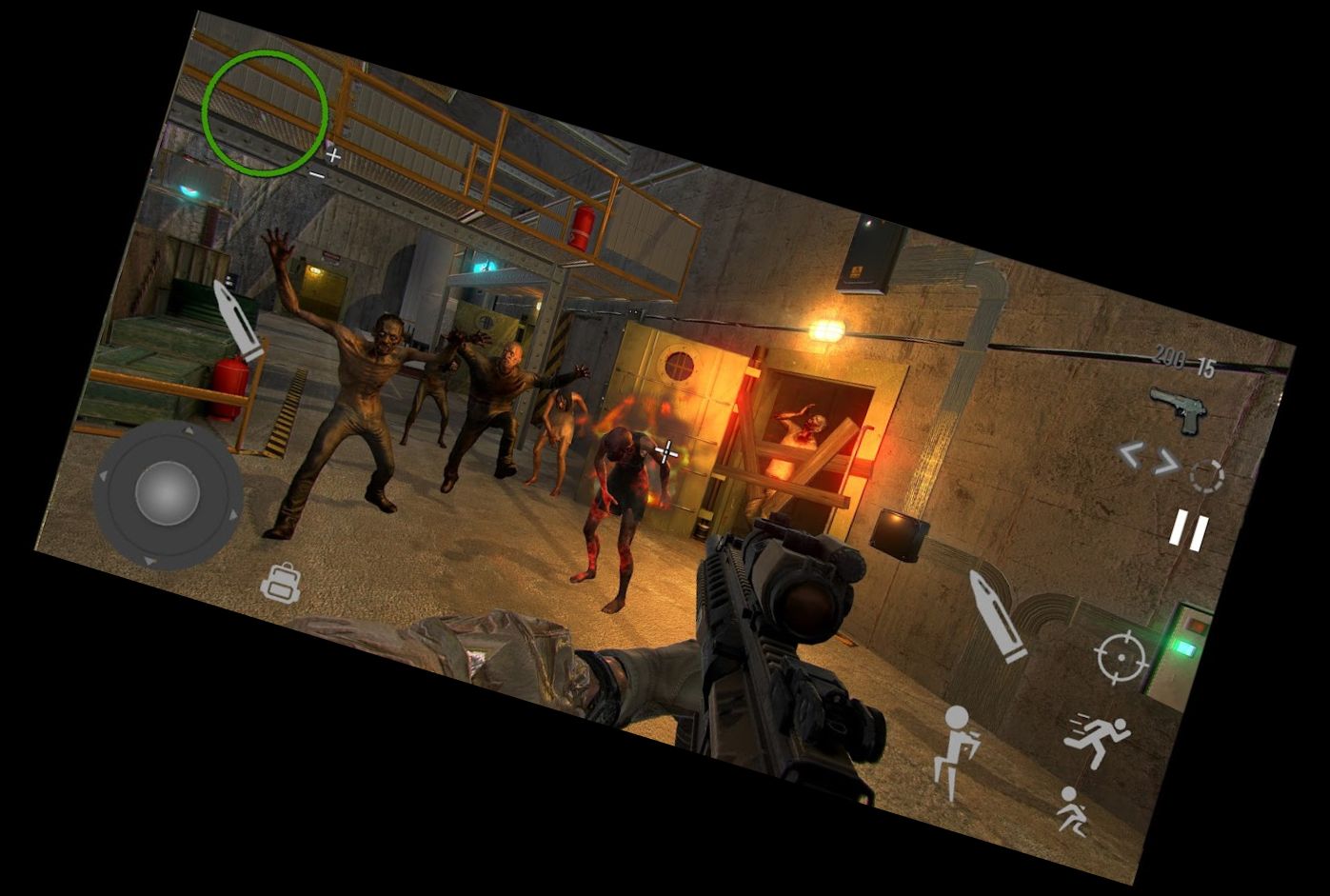Tap the up arrow on the movement joystick

tap(188, 429)
